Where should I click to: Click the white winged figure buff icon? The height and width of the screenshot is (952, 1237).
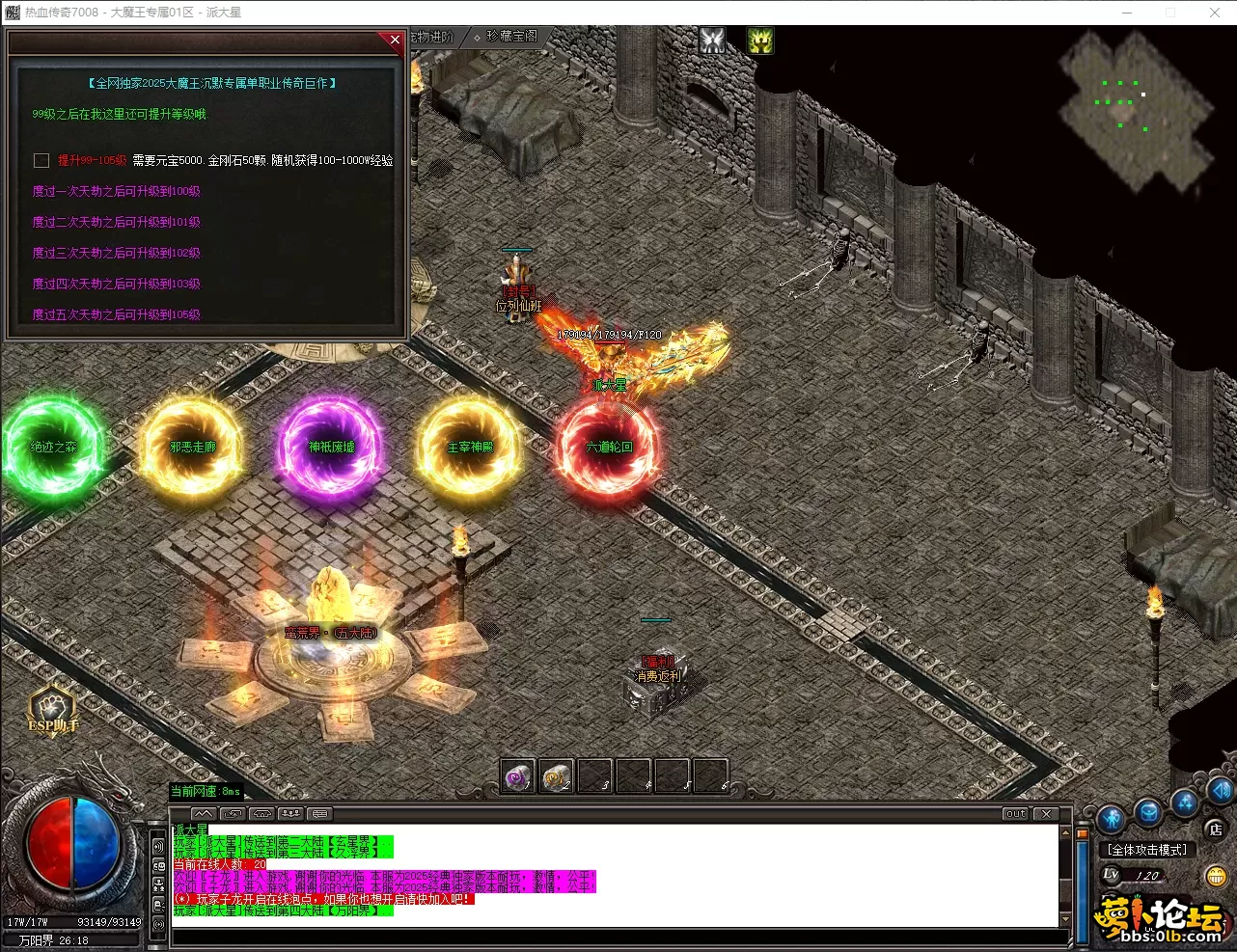712,41
